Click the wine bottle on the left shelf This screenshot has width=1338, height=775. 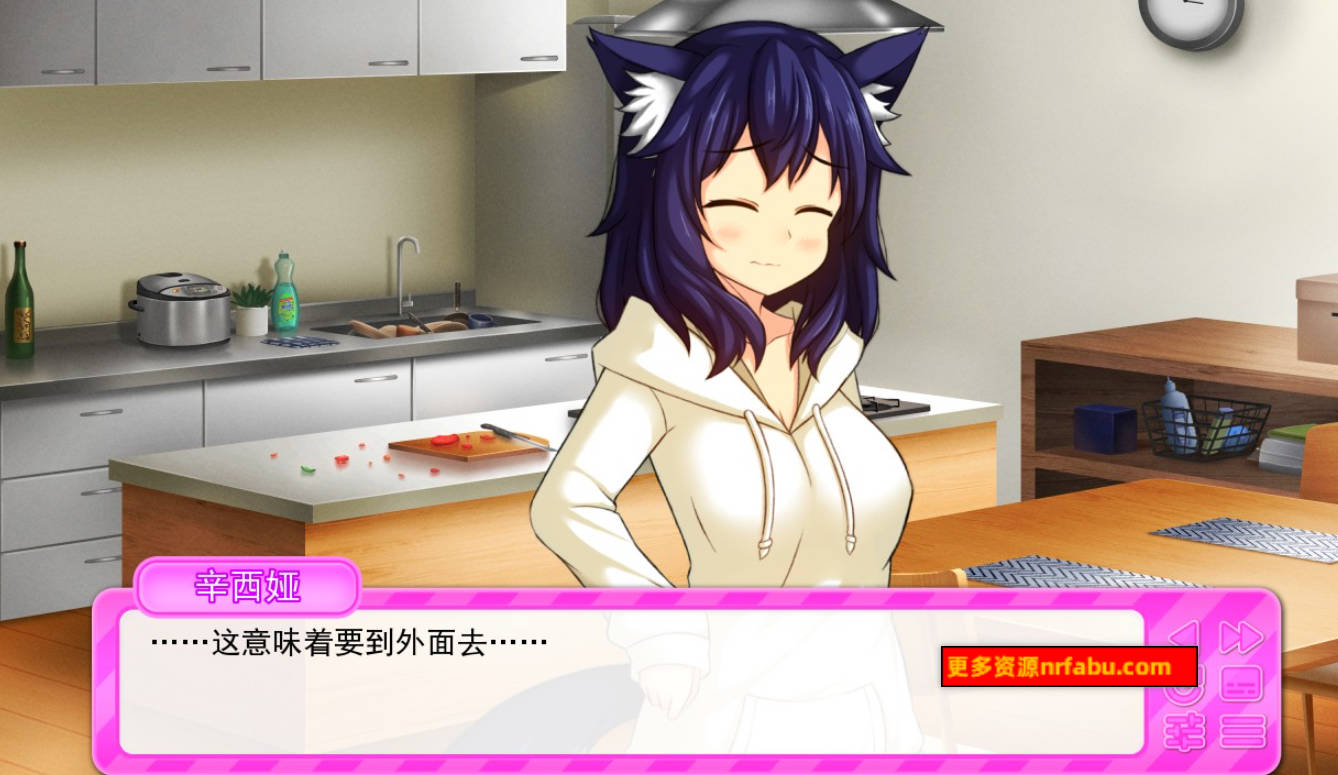(x=20, y=300)
